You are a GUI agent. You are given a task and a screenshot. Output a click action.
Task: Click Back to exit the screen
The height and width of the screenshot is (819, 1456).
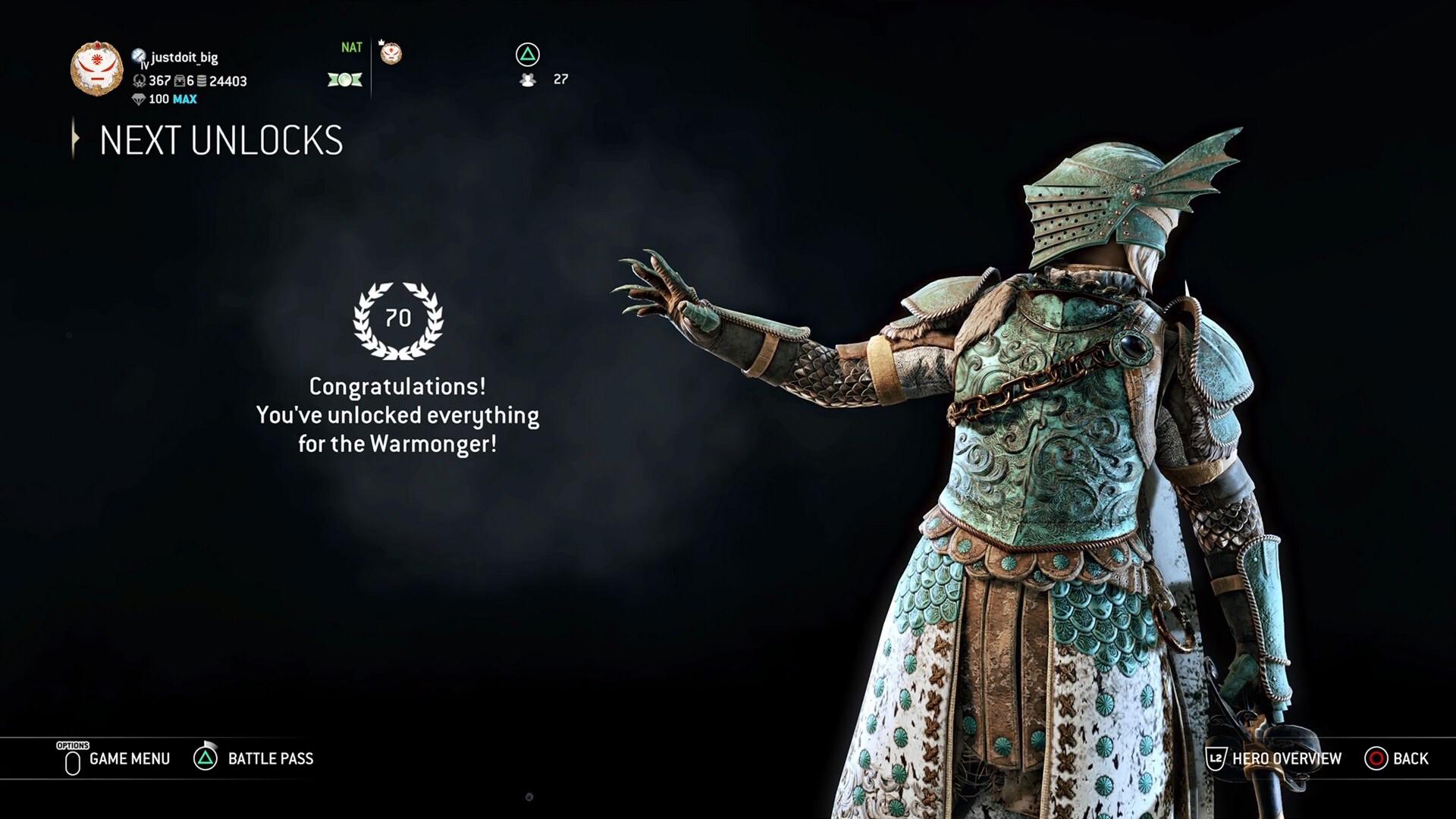pyautogui.click(x=1411, y=758)
